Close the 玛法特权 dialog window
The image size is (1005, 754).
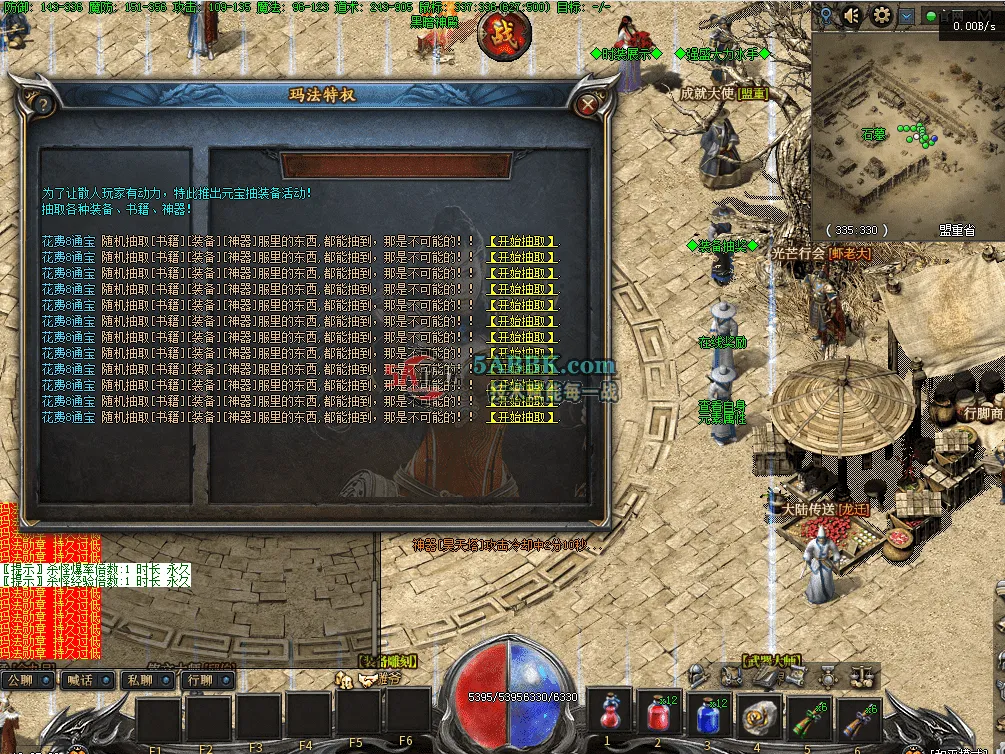(x=589, y=103)
